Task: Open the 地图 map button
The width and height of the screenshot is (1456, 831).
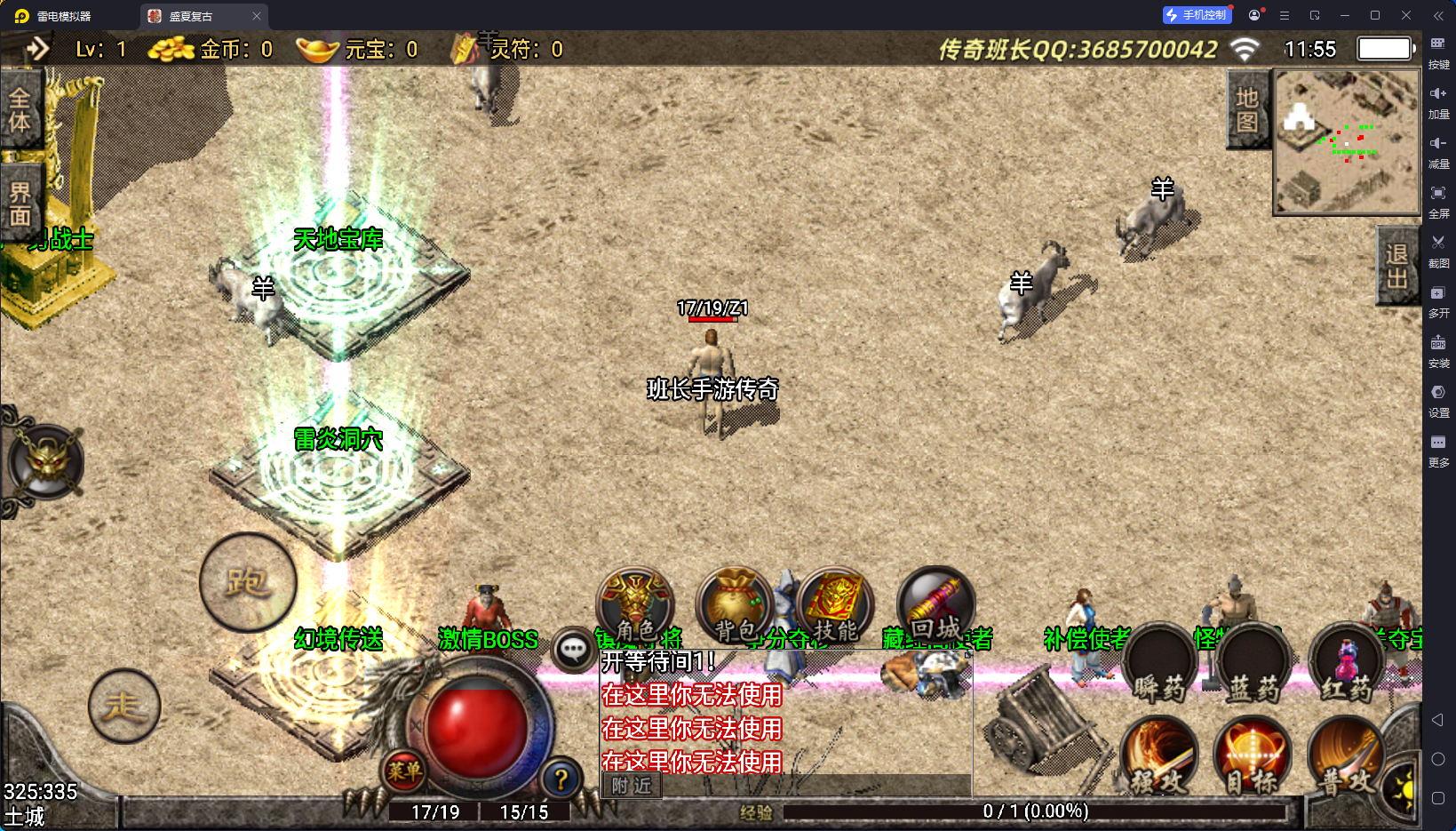Action: point(1247,109)
